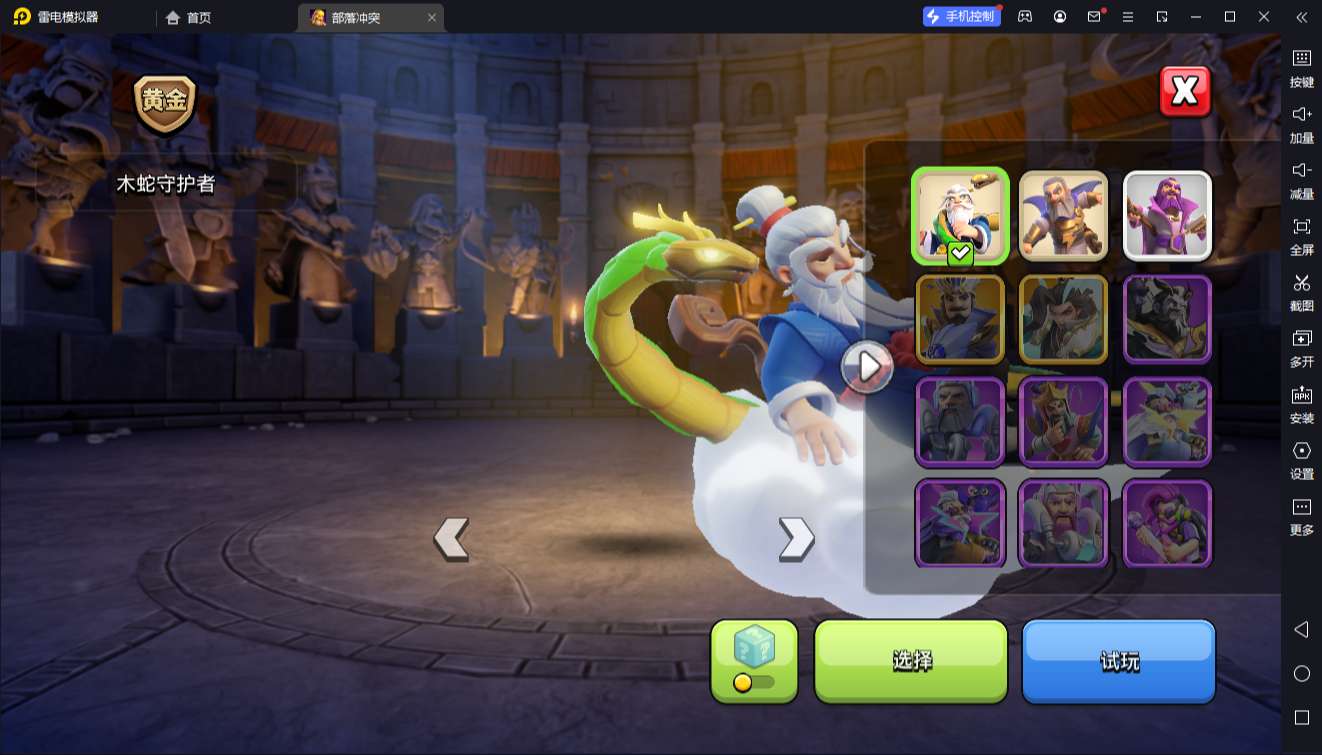Pick the grey armored knight Warden skin
Screen dimensions: 1322x755
tap(960, 421)
